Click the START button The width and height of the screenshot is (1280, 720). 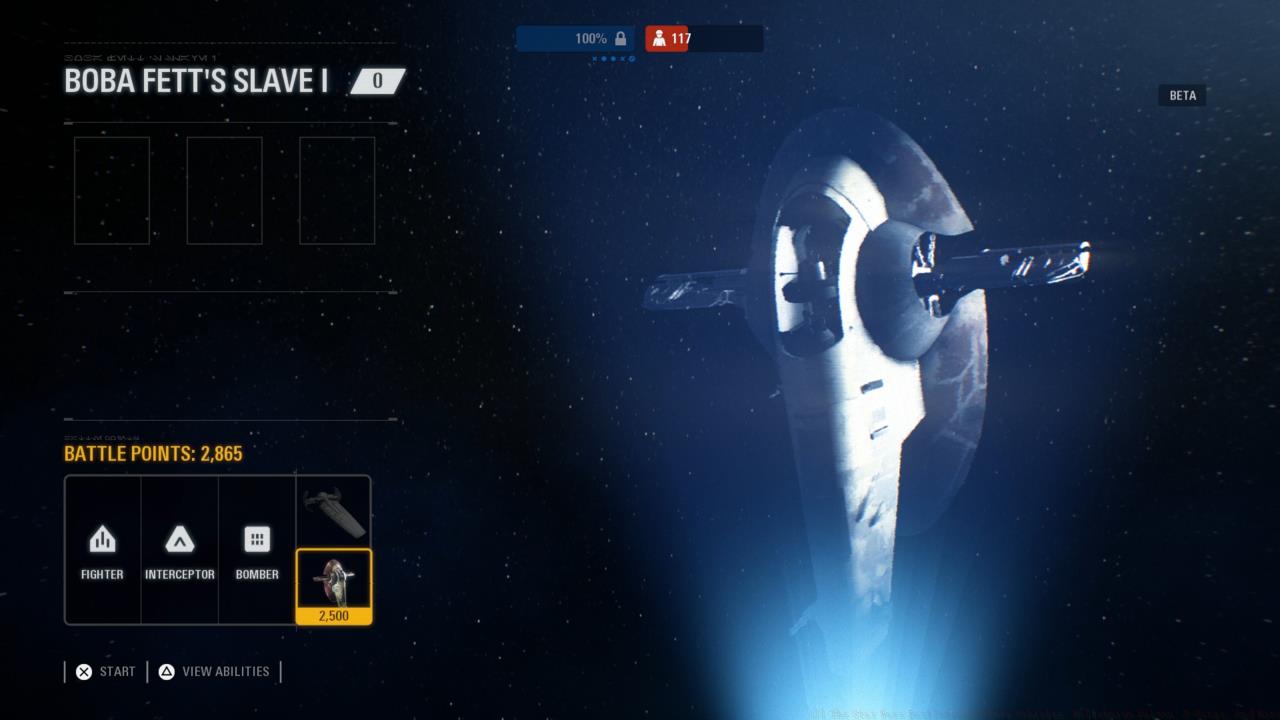click(103, 671)
